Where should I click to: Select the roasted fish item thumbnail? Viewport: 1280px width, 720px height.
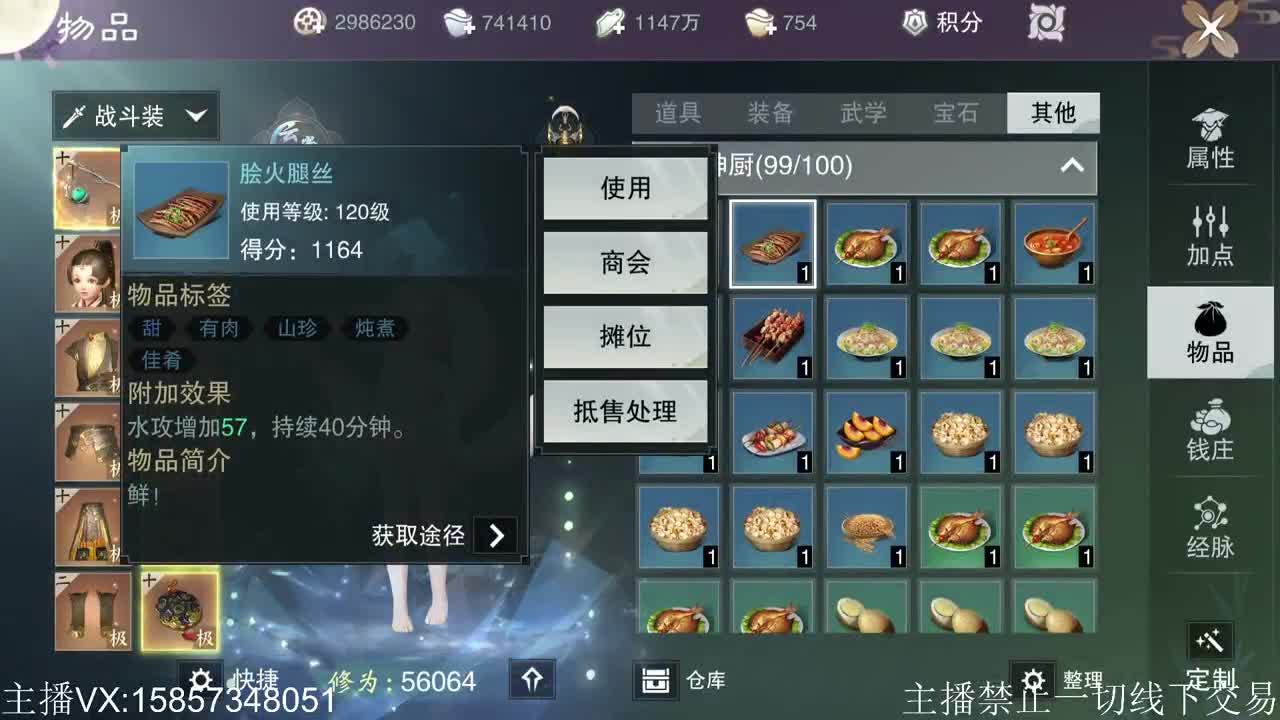point(868,243)
